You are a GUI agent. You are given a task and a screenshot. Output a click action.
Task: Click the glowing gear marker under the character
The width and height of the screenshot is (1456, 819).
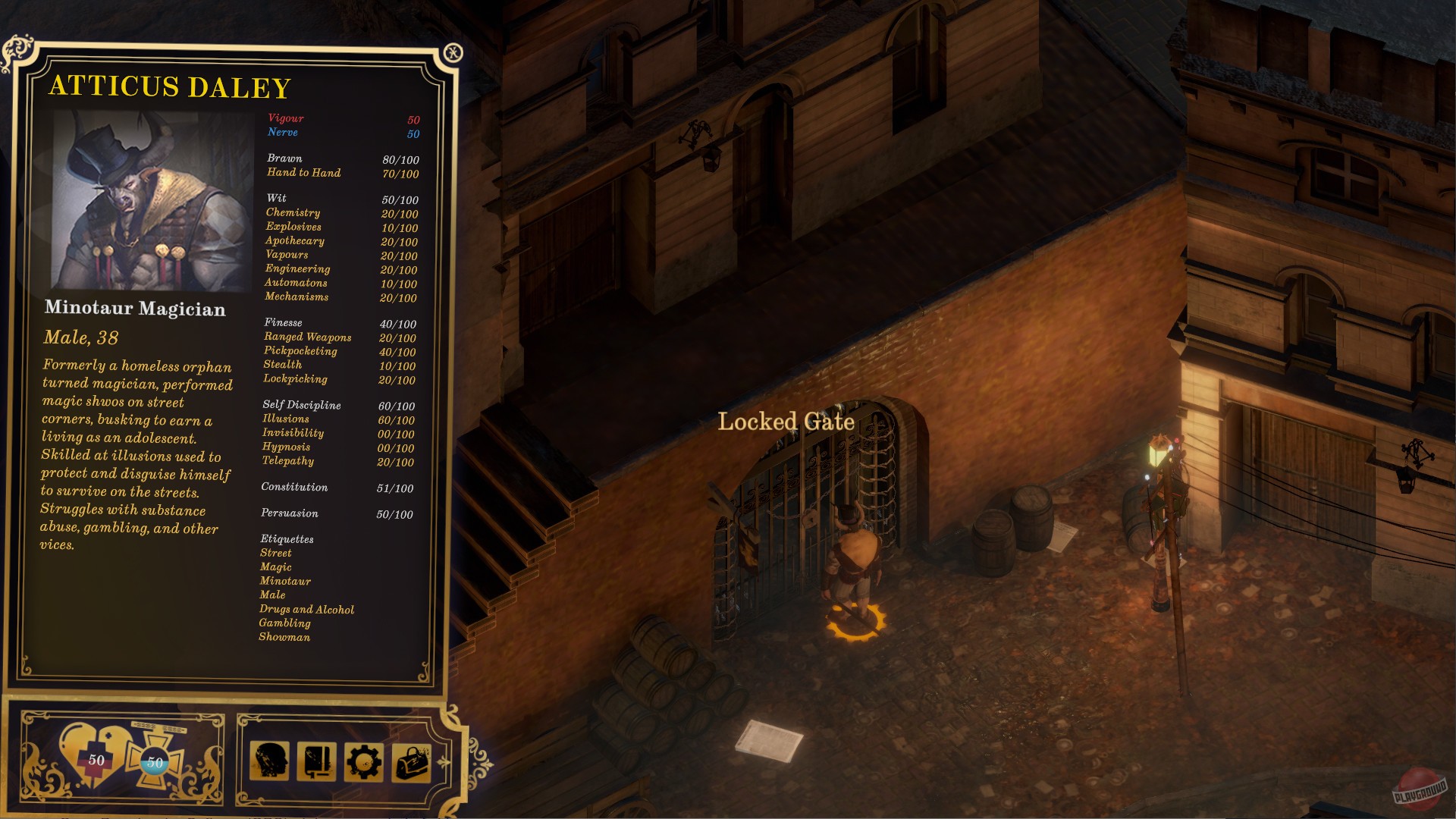coord(857,622)
